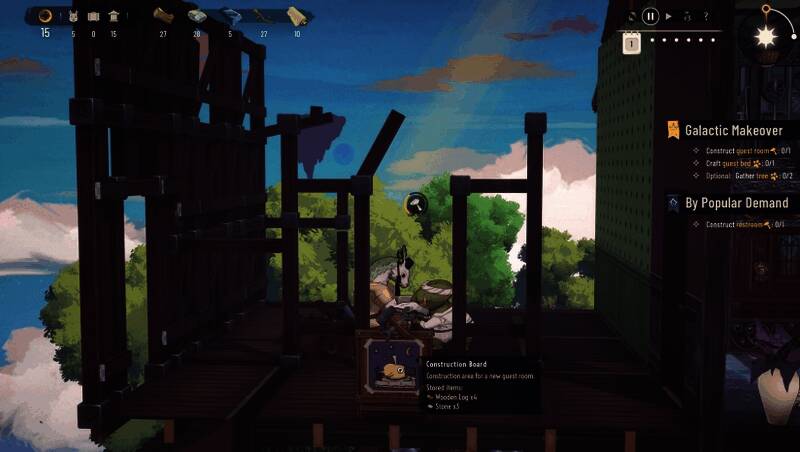Pause the game with the pause button
Image resolution: width=800 pixels, height=452 pixels.
point(651,16)
